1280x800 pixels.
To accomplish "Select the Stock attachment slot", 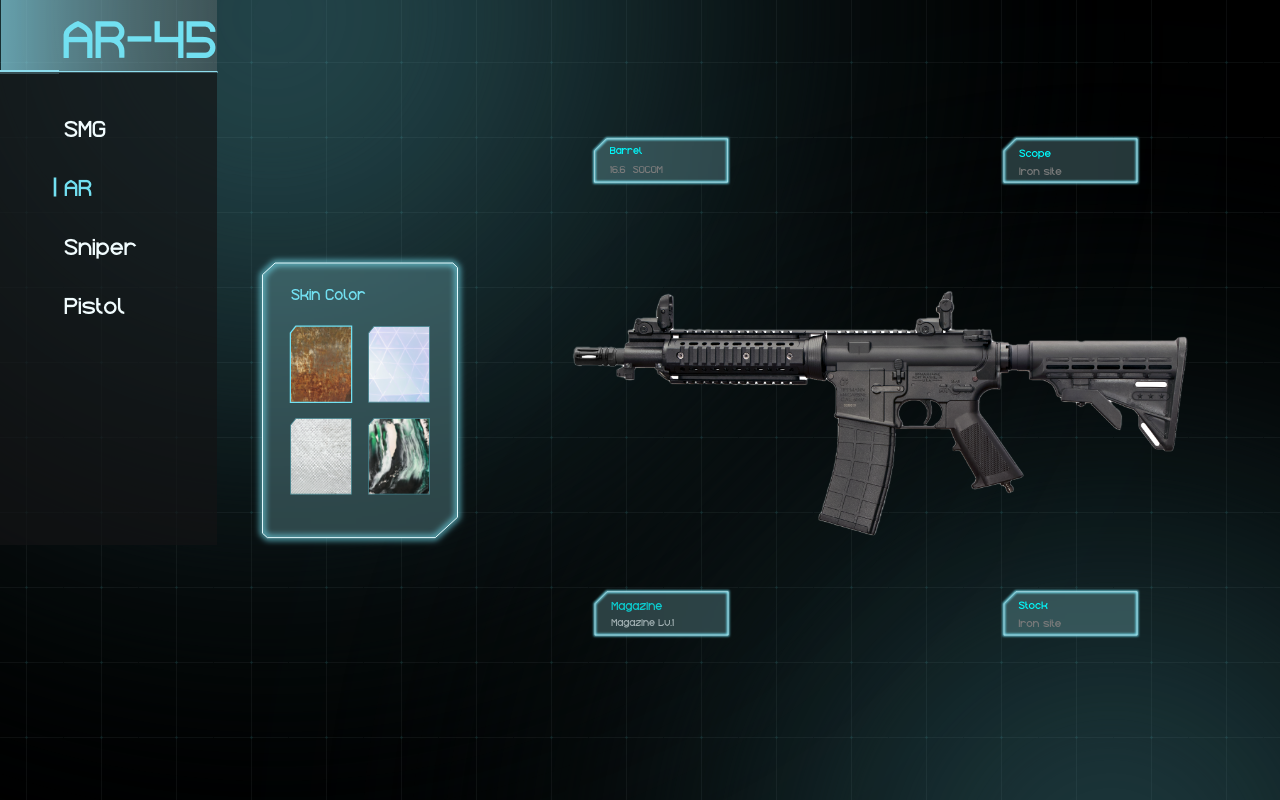I will (x=1070, y=614).
